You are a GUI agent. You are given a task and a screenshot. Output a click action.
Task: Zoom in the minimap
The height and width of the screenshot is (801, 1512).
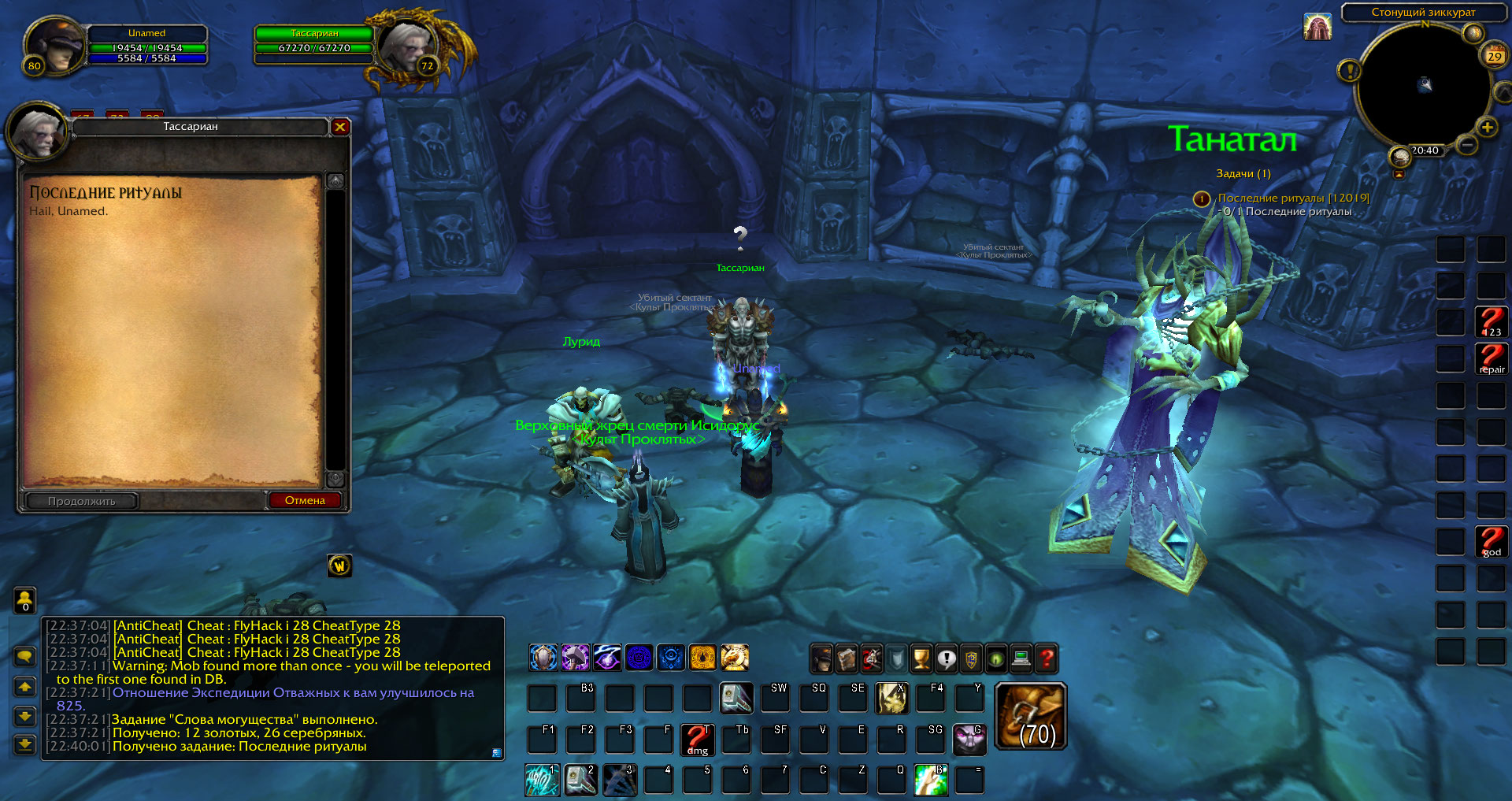[1487, 128]
